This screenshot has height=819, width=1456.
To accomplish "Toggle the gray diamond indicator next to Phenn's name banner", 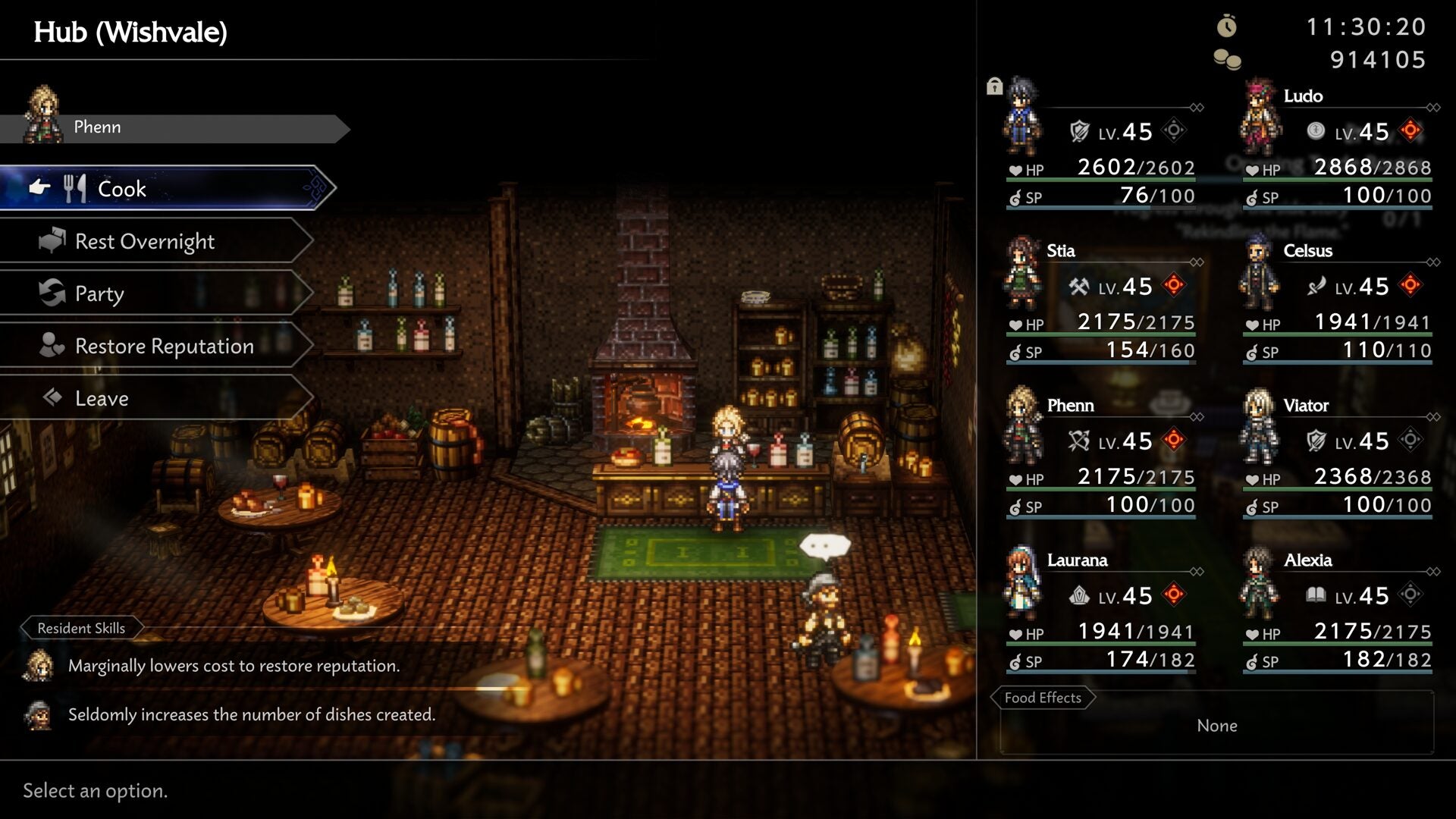I will (1196, 416).
